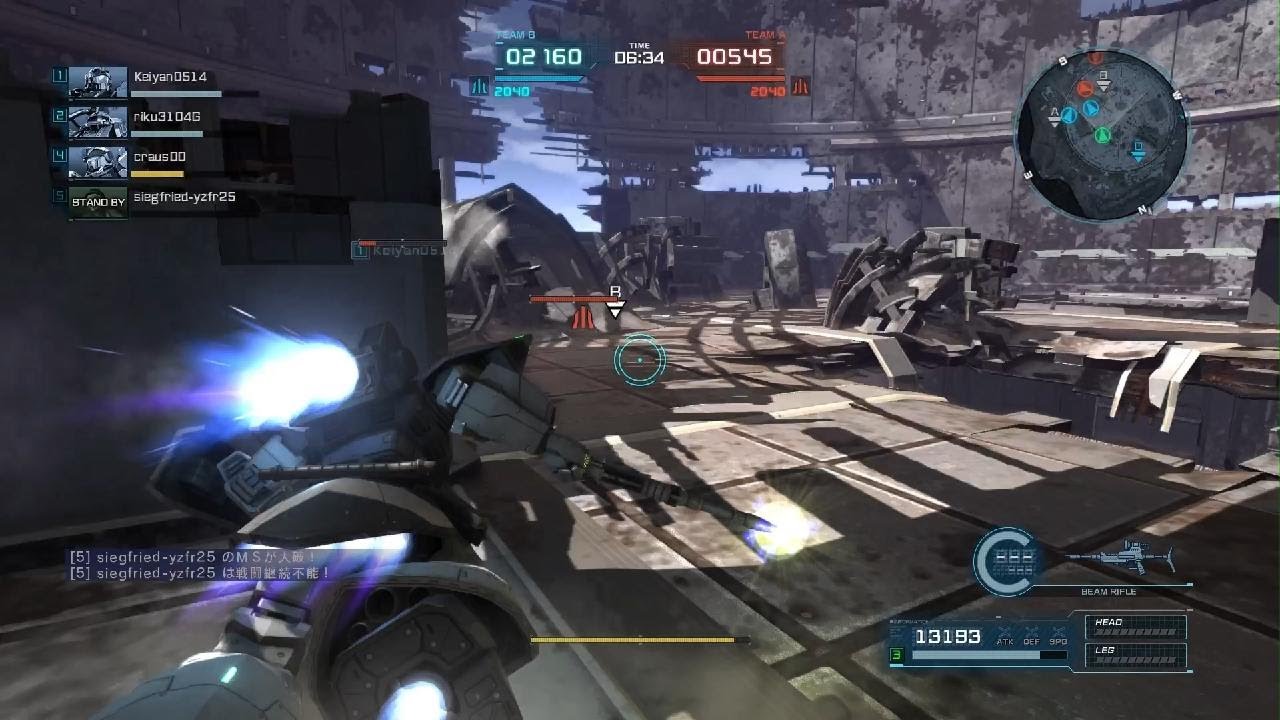Click the LEG damage status box
The image size is (1280, 720).
coord(1139,656)
